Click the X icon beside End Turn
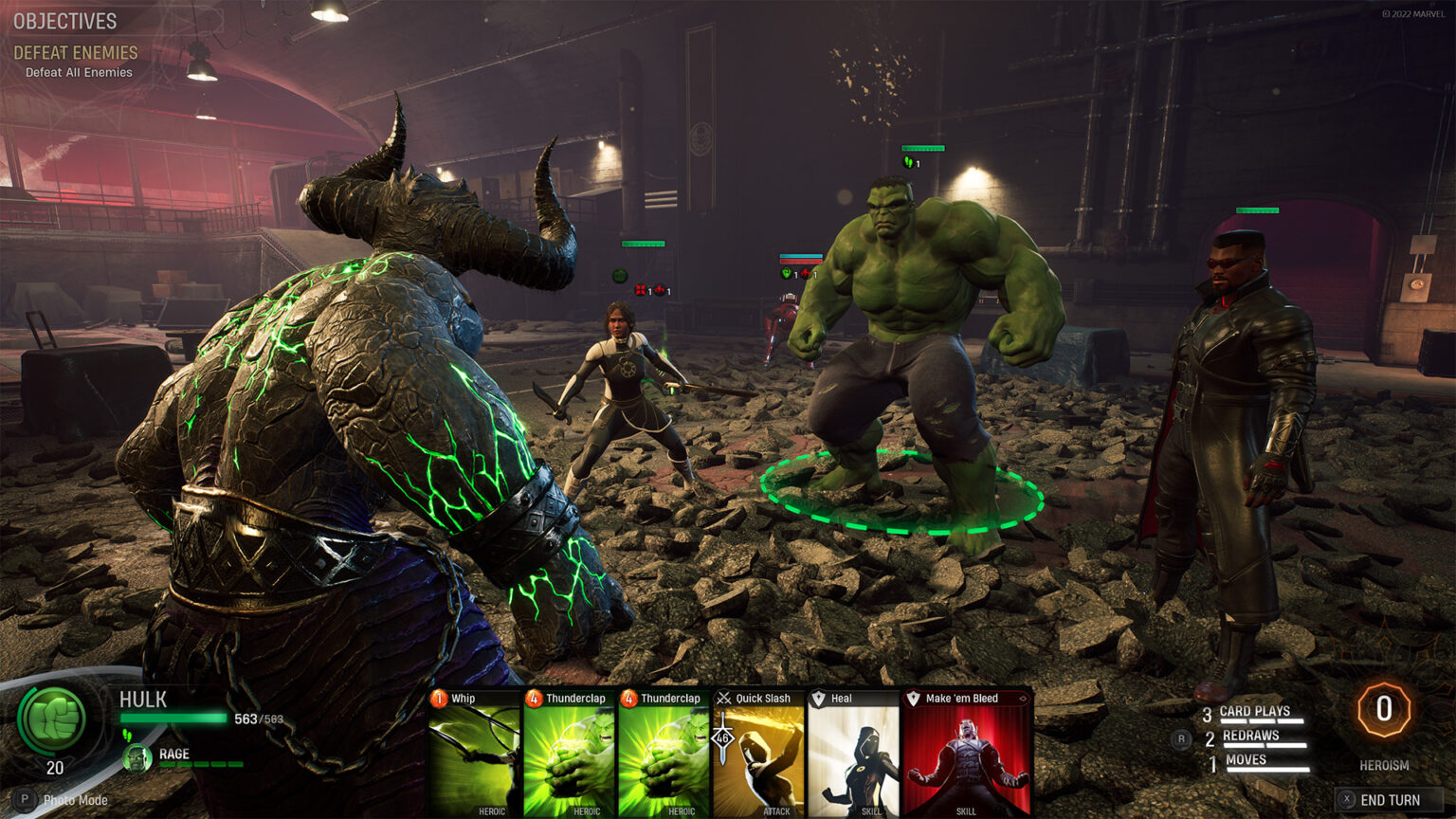1456x819 pixels. click(1347, 799)
